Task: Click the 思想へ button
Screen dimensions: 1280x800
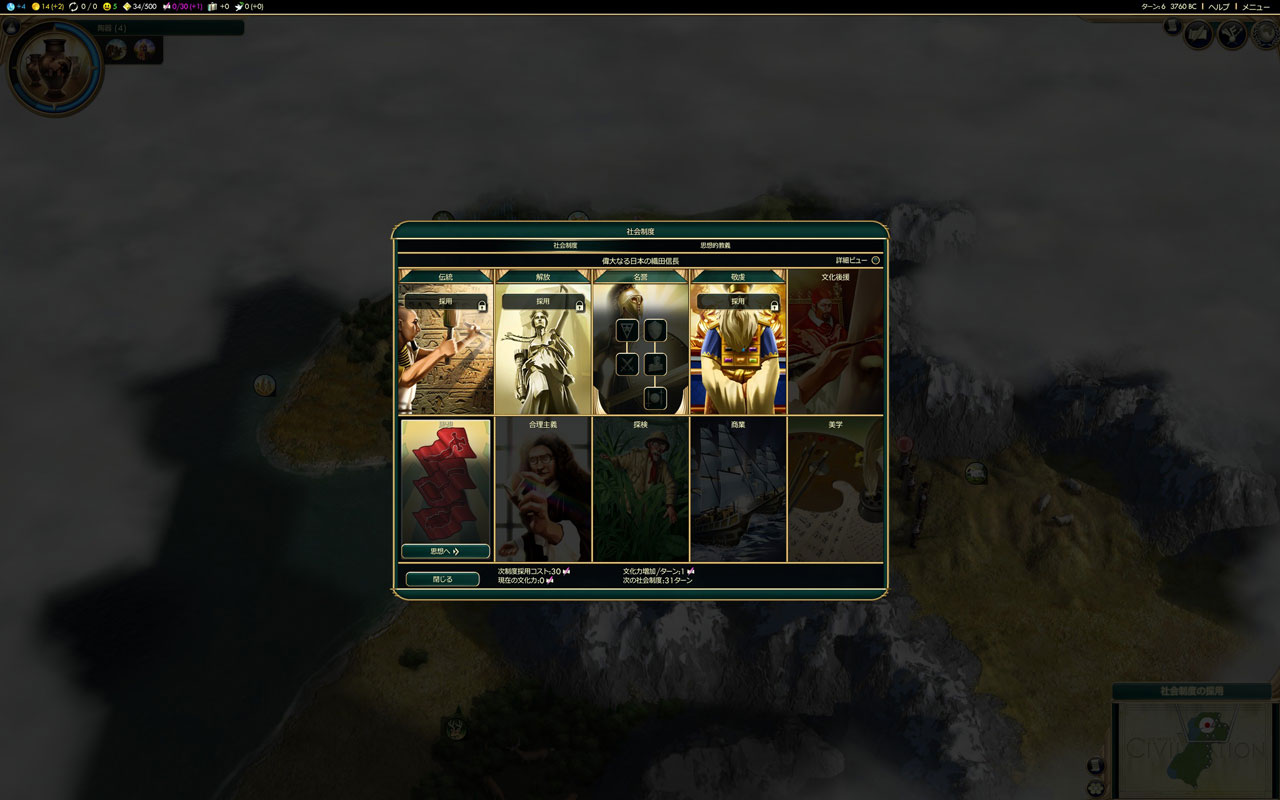Action: 444,551
